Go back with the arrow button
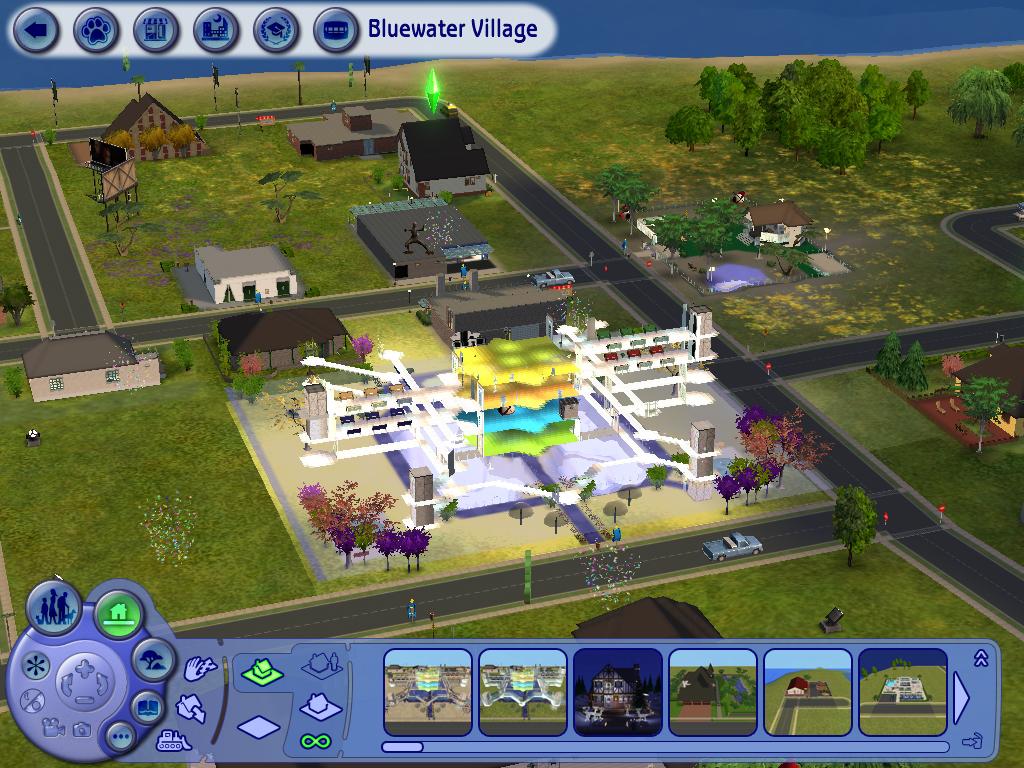 (36, 30)
